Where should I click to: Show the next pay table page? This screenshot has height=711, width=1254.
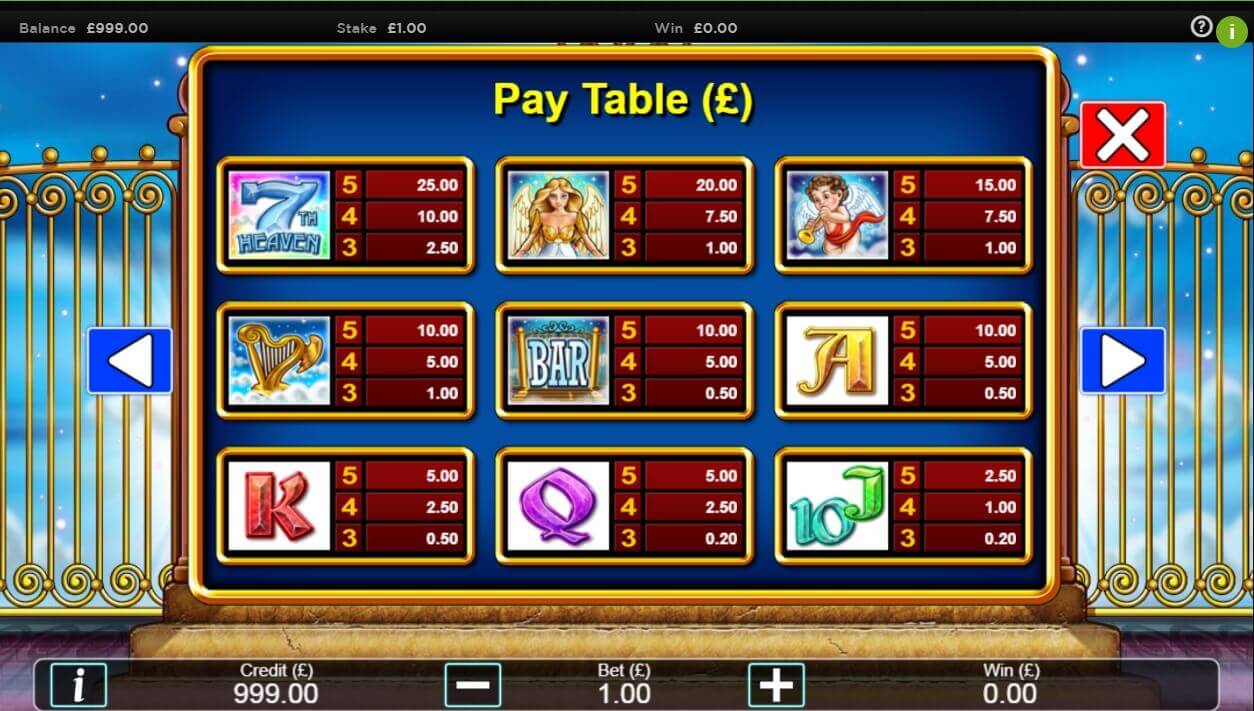pos(1122,360)
